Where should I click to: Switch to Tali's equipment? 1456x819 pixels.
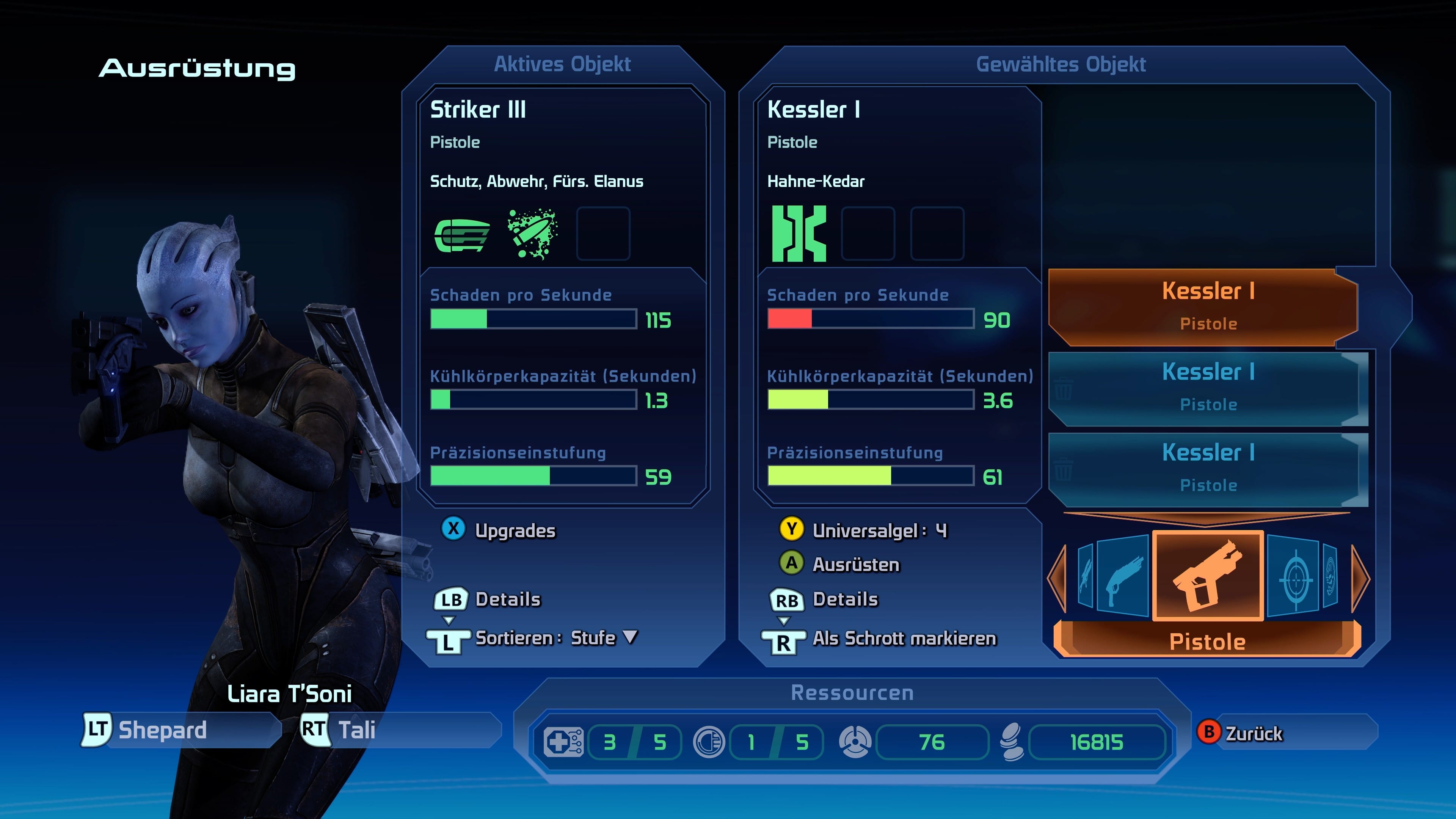[x=356, y=730]
